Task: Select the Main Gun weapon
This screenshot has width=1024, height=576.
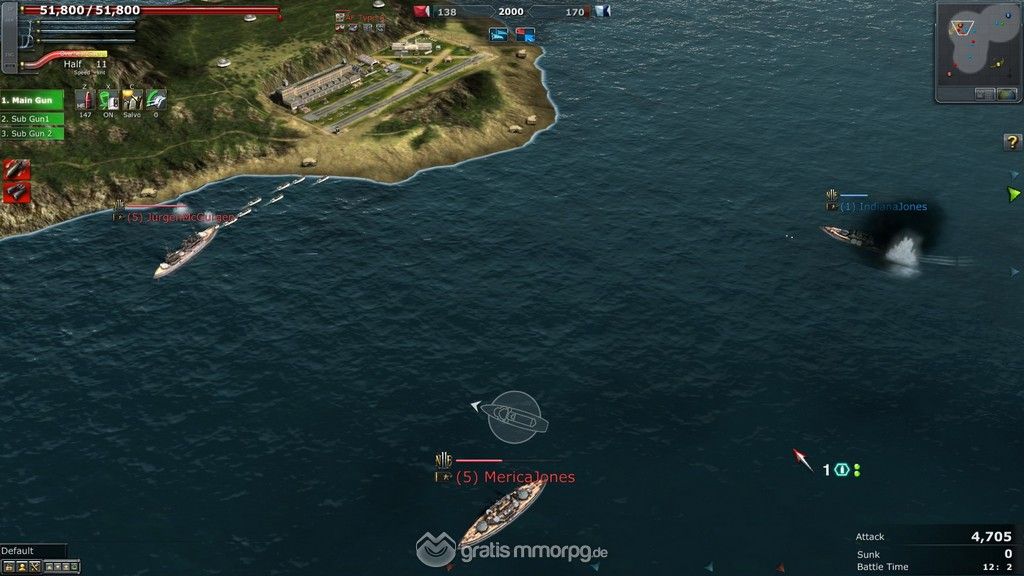Action: tap(32, 101)
